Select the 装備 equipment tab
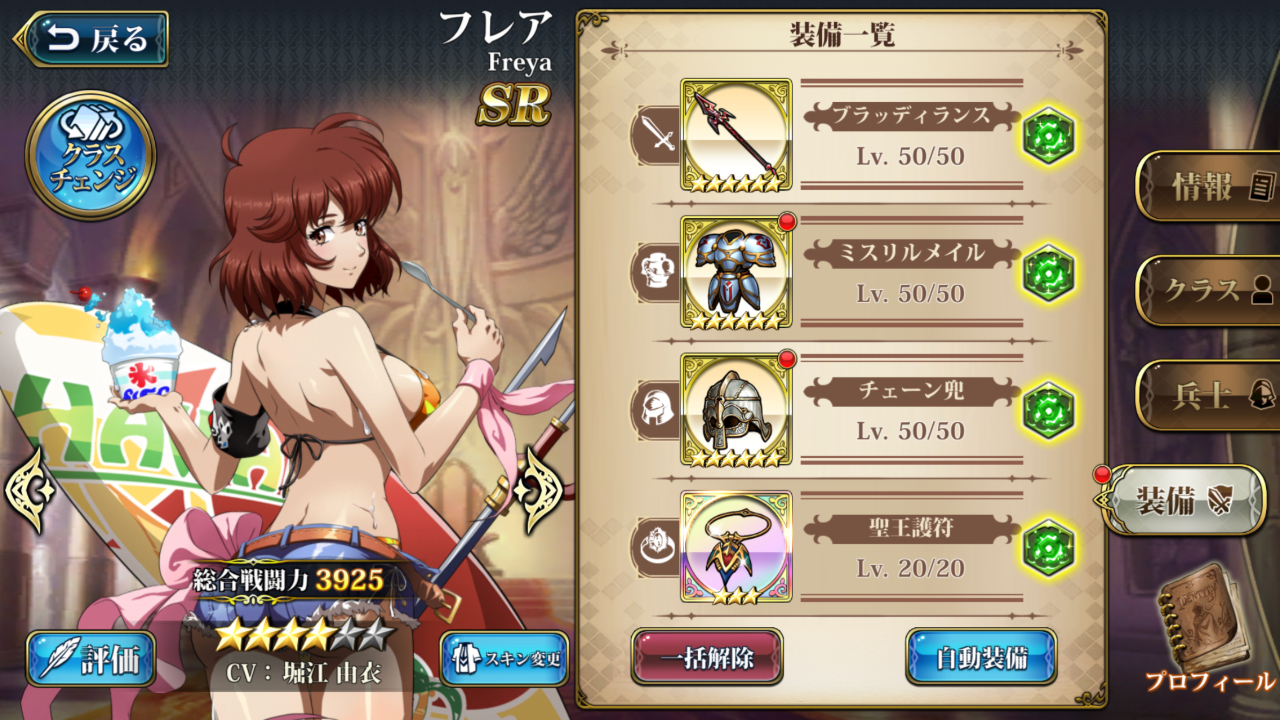The height and width of the screenshot is (720, 1280). [1184, 501]
